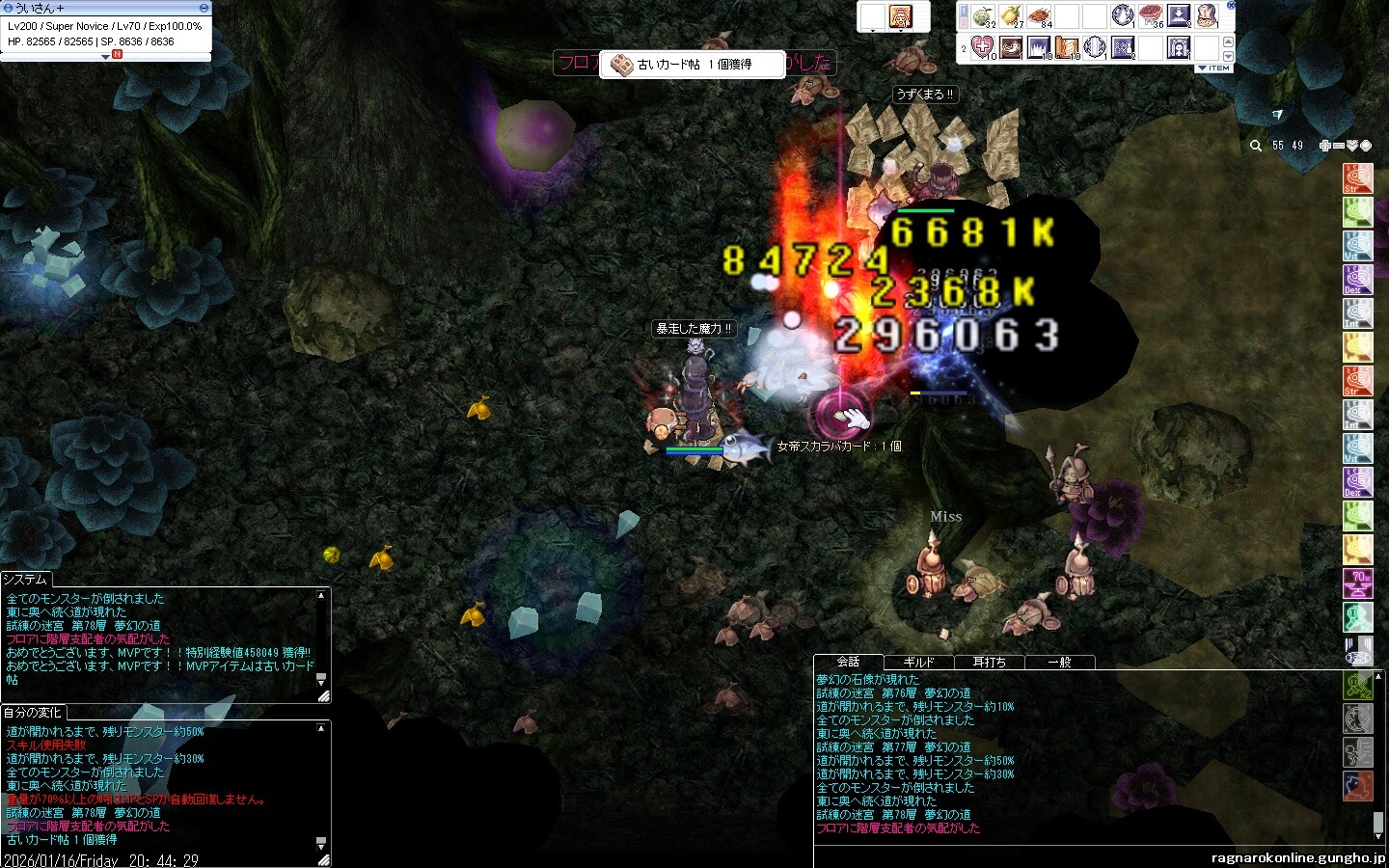1389x868 pixels.
Task: Switch to the 耳打ち whisper tab
Action: 989,663
